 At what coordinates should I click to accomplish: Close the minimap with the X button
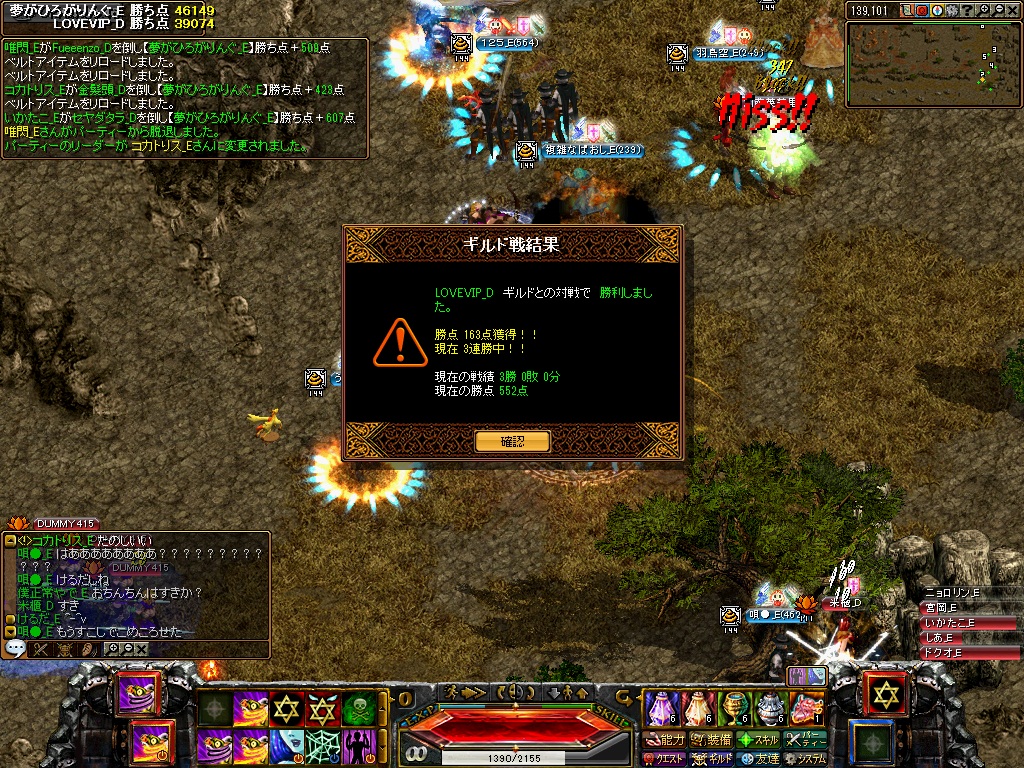coord(1012,10)
